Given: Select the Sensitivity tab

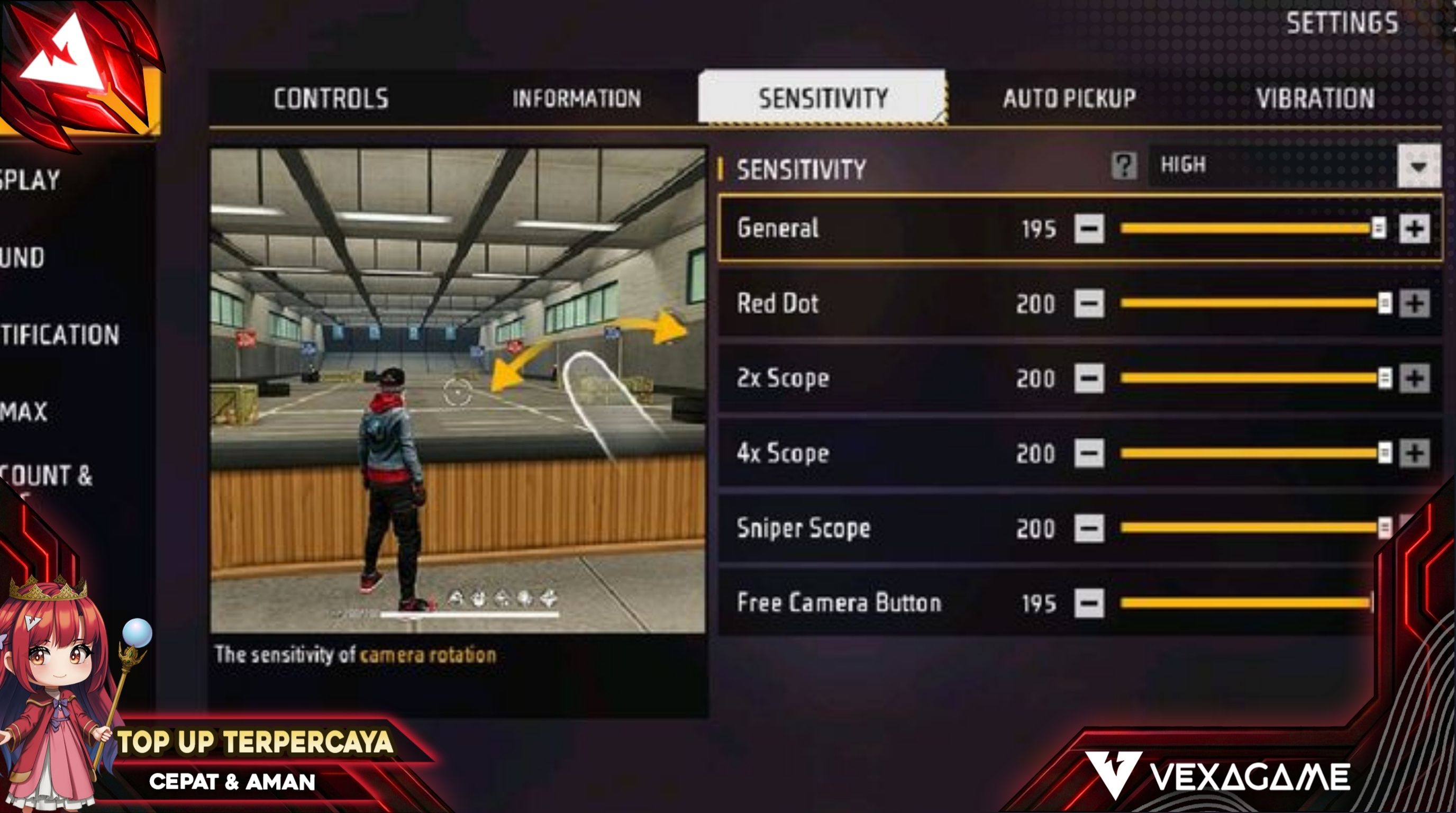Looking at the screenshot, I should (822, 98).
